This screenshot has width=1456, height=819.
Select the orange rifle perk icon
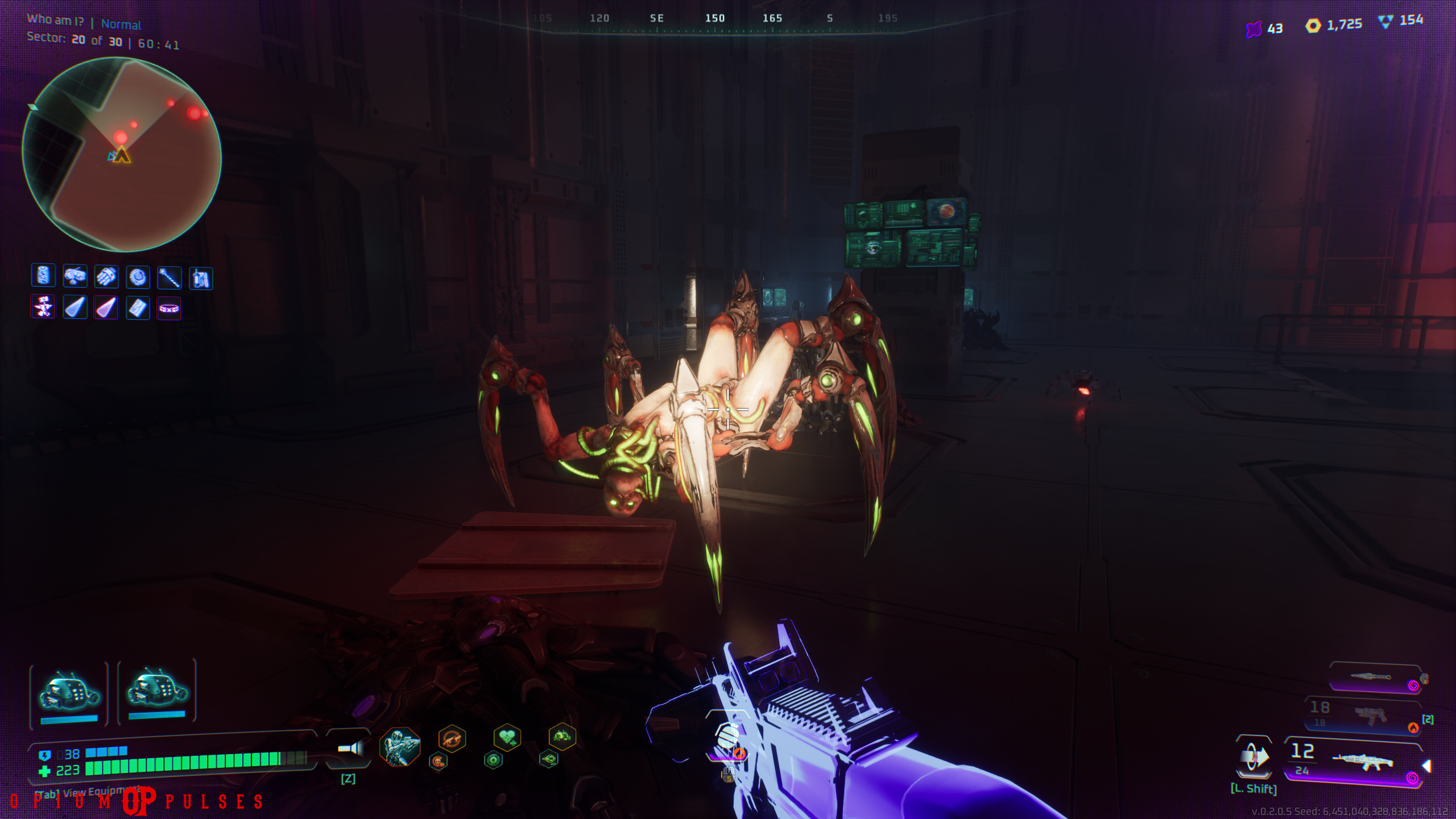click(x=452, y=739)
